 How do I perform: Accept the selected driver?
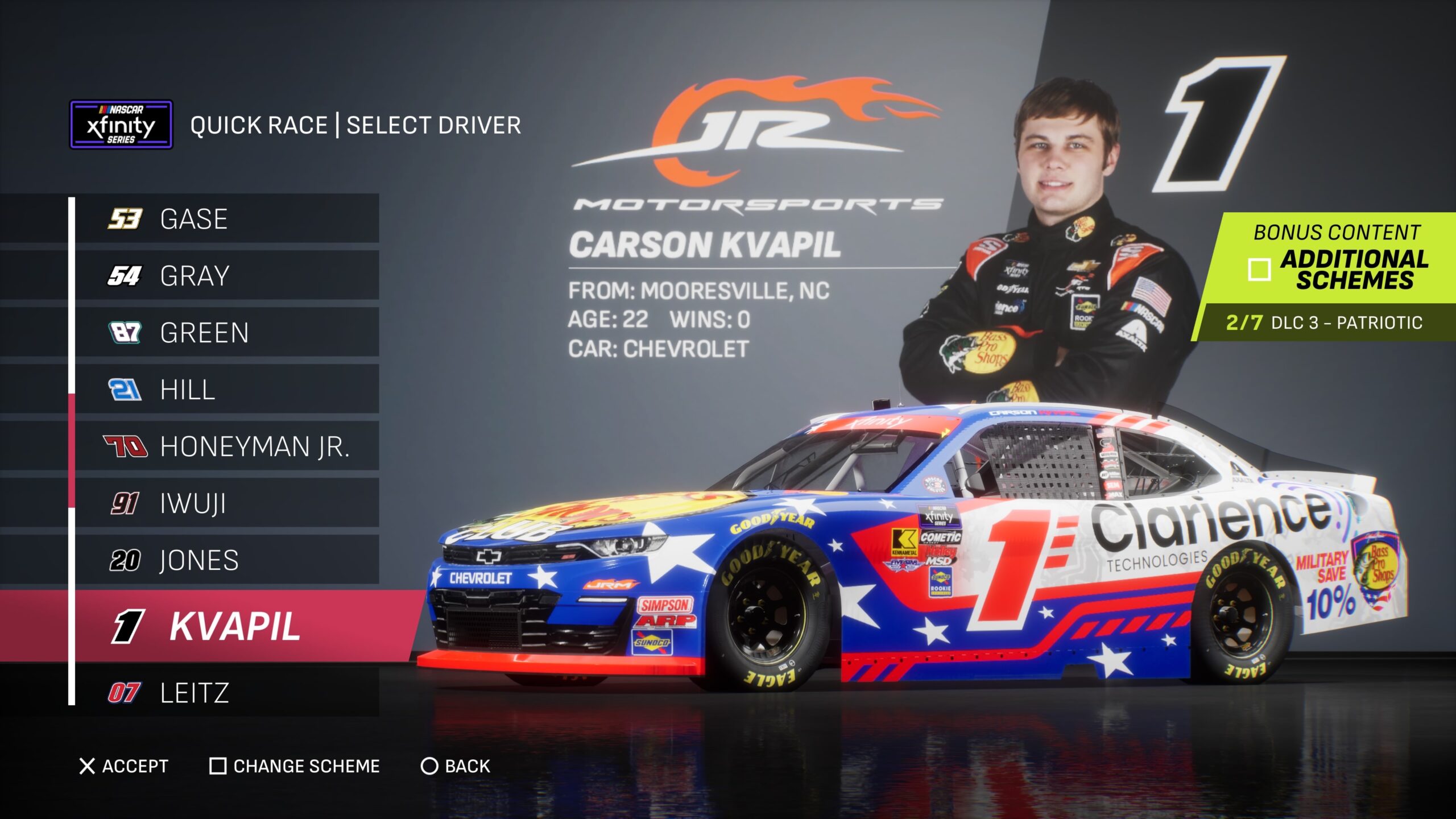click(x=124, y=766)
